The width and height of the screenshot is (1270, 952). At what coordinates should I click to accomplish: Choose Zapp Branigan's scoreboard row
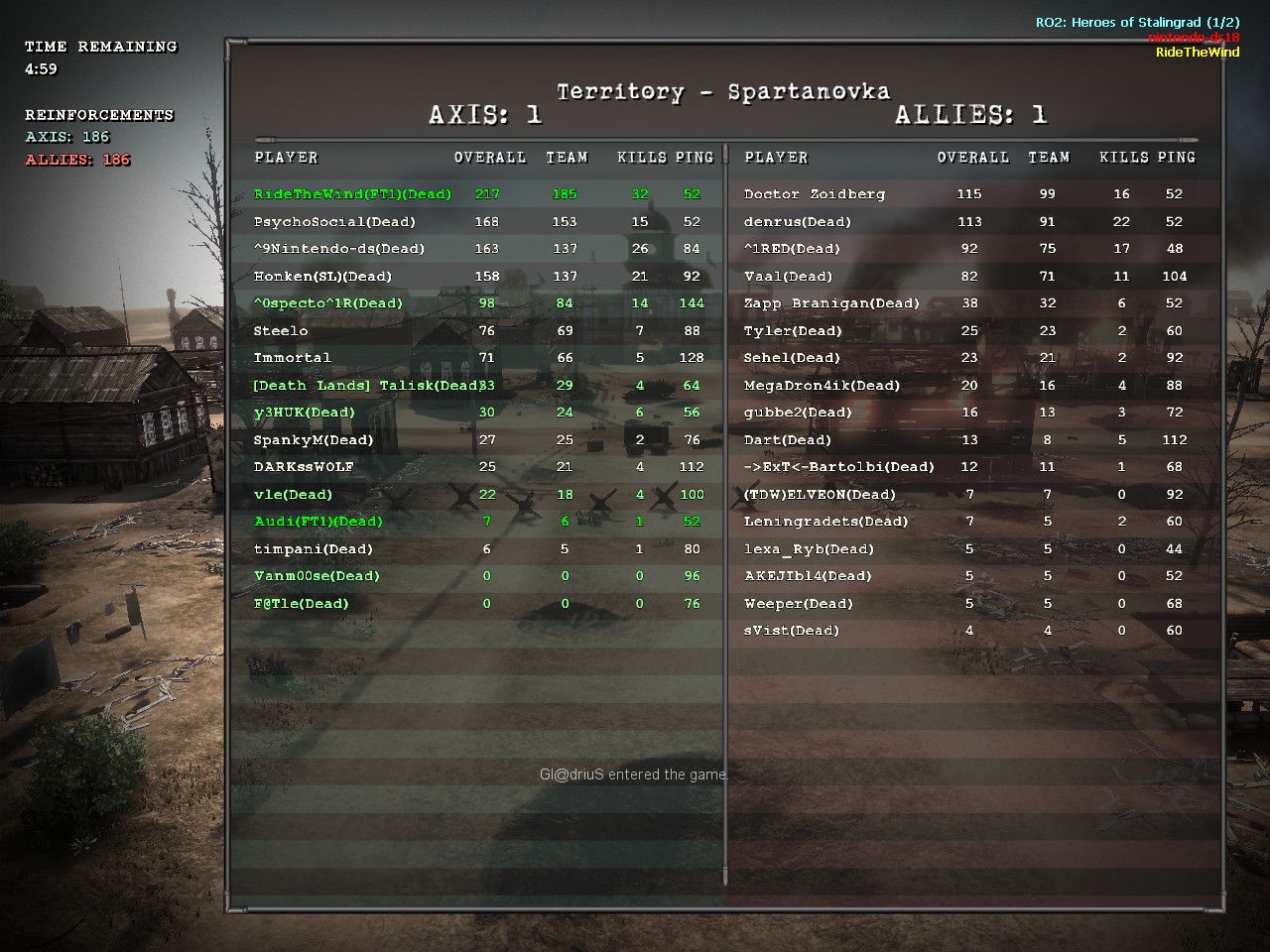tap(831, 303)
